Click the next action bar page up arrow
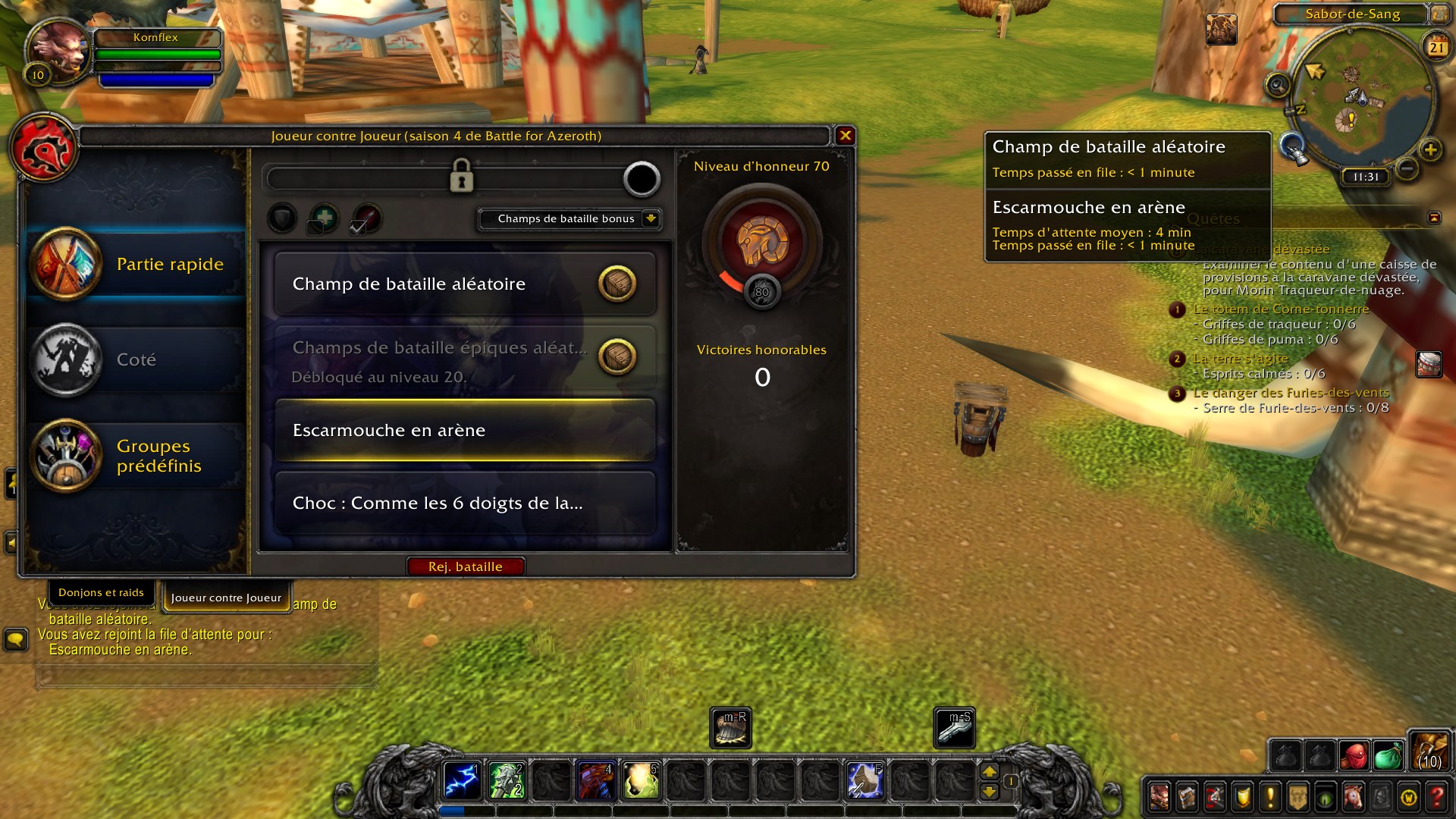The height and width of the screenshot is (819, 1456). [x=990, y=771]
